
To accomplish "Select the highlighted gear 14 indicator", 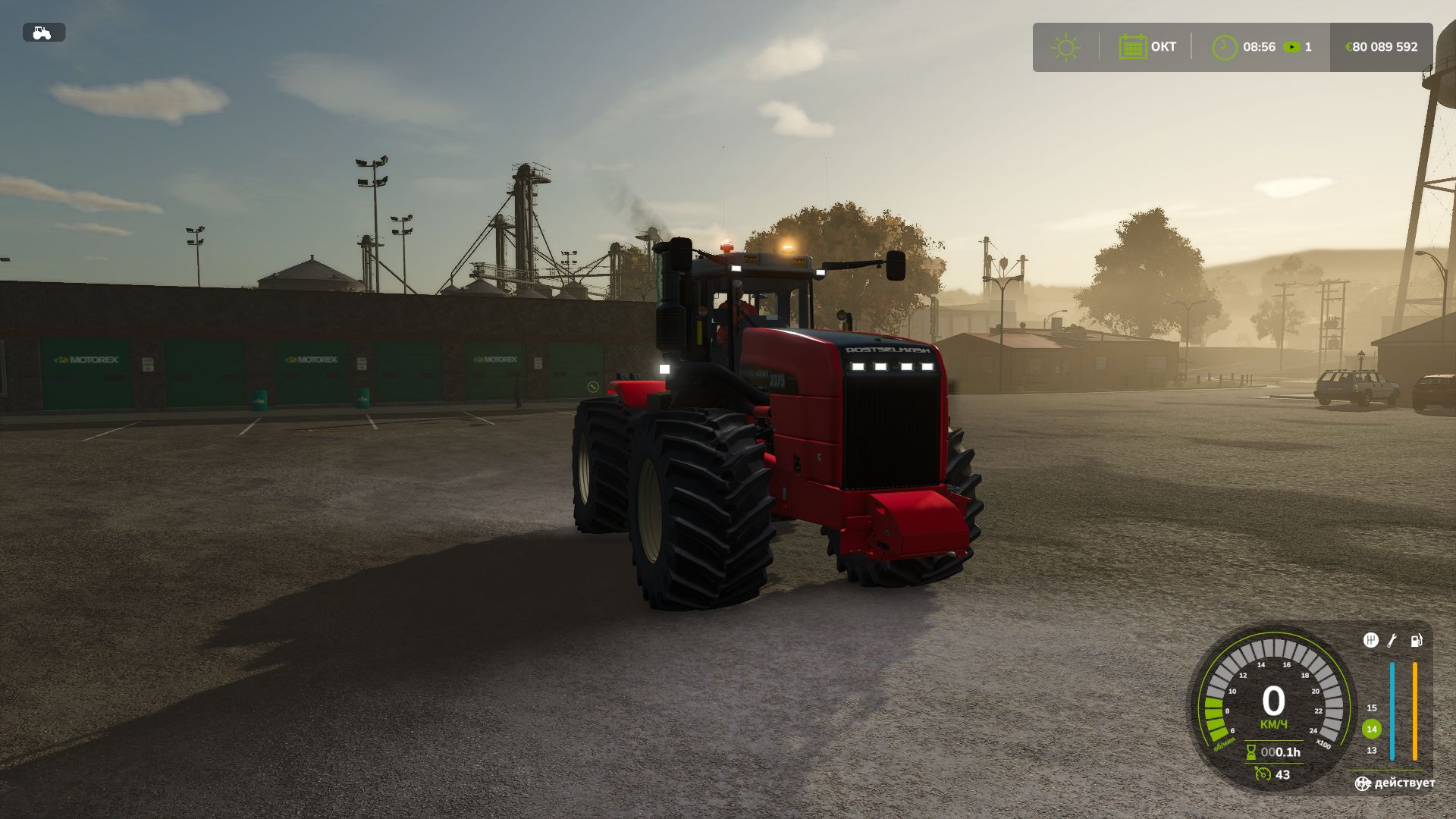I will coord(1371,729).
